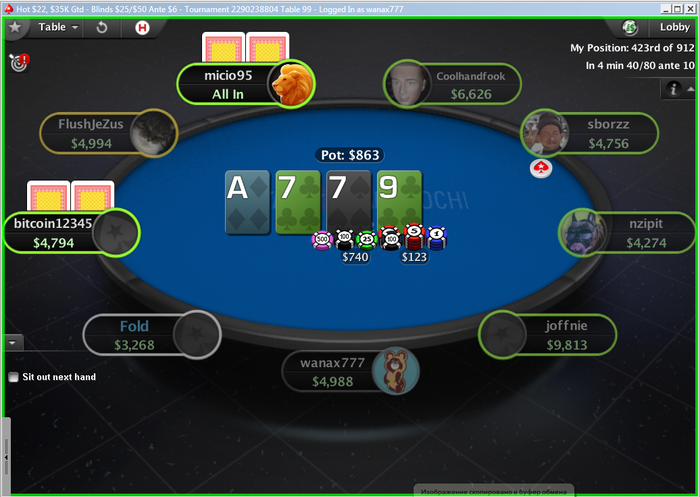
Task: Toggle Sit out next hand checkbox
Action: (x=13, y=377)
